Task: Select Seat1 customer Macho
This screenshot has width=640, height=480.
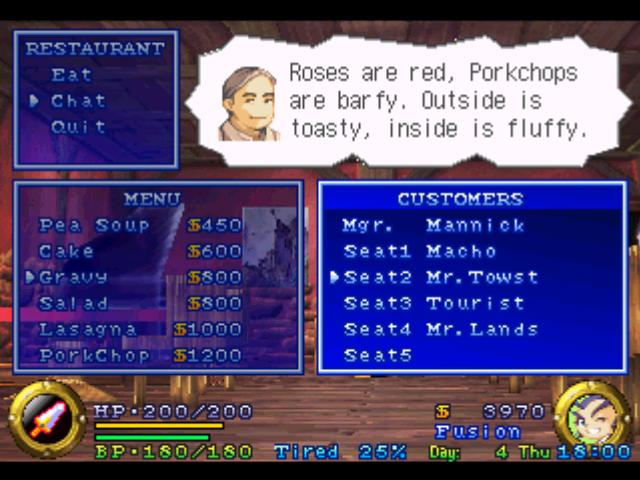Action: 420,251
